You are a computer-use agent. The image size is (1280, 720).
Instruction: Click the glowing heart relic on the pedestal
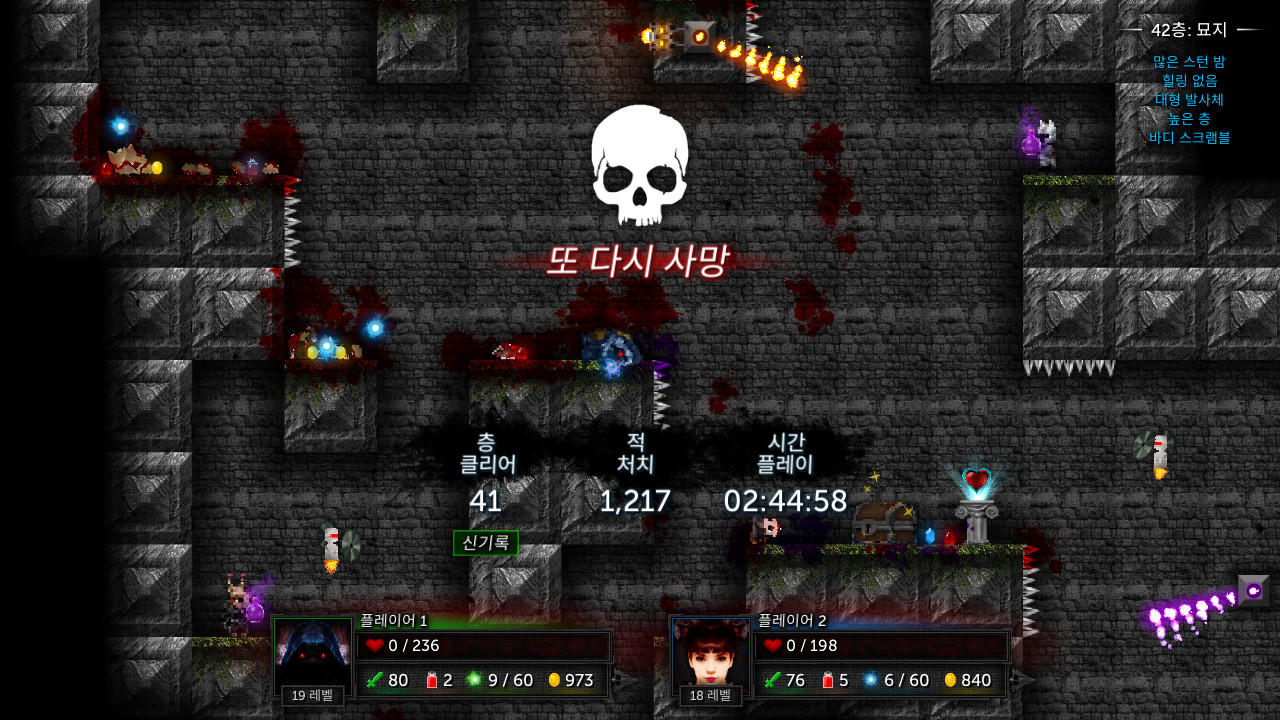point(977,479)
